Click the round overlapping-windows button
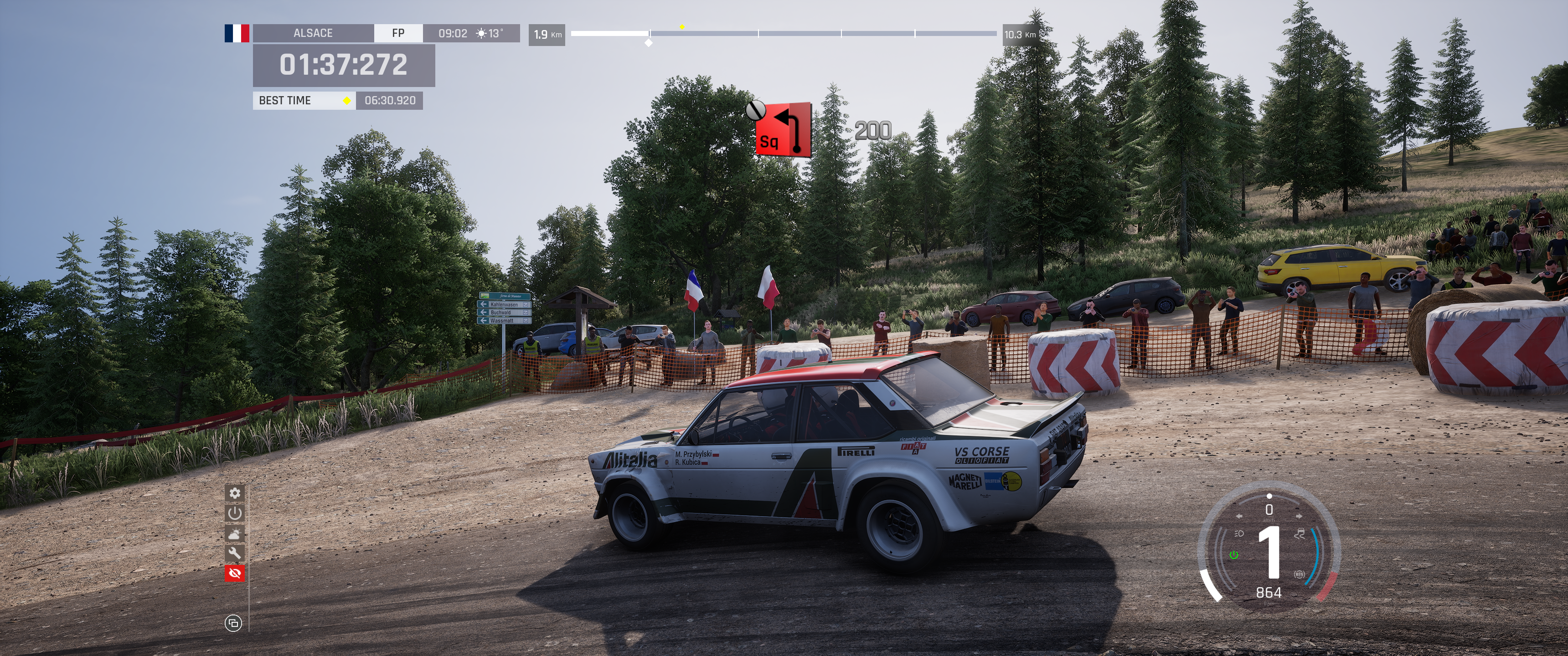 pyautogui.click(x=233, y=623)
